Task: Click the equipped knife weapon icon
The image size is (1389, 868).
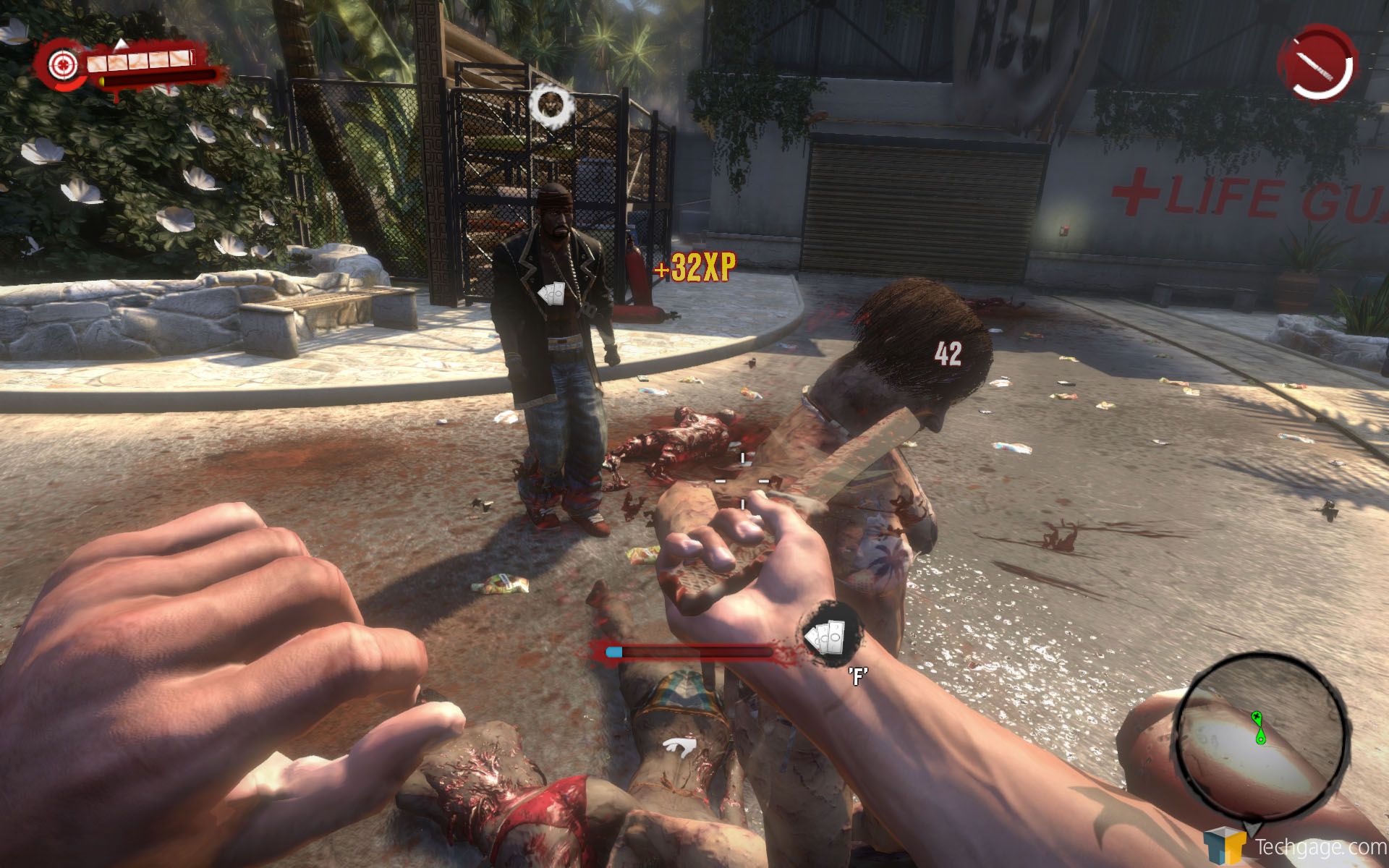Action: [1316, 62]
